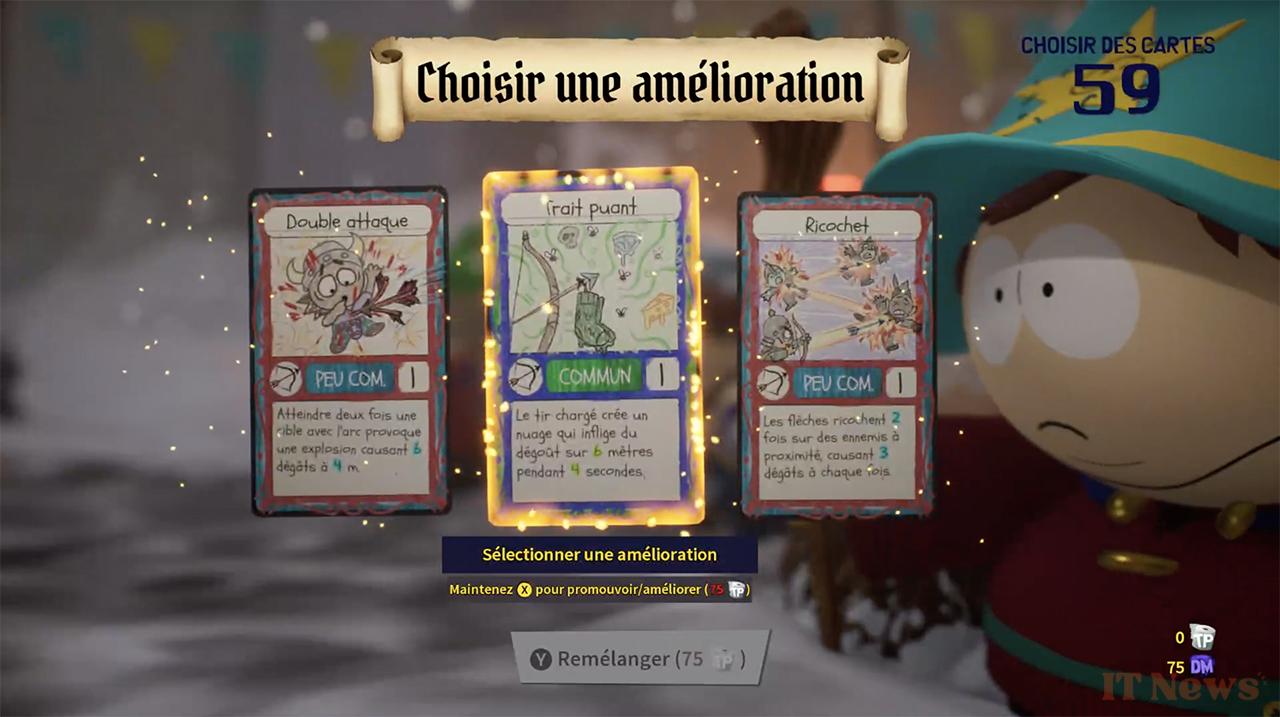
Task: Pick the Ricochet upgrade card
Action: tap(837, 354)
